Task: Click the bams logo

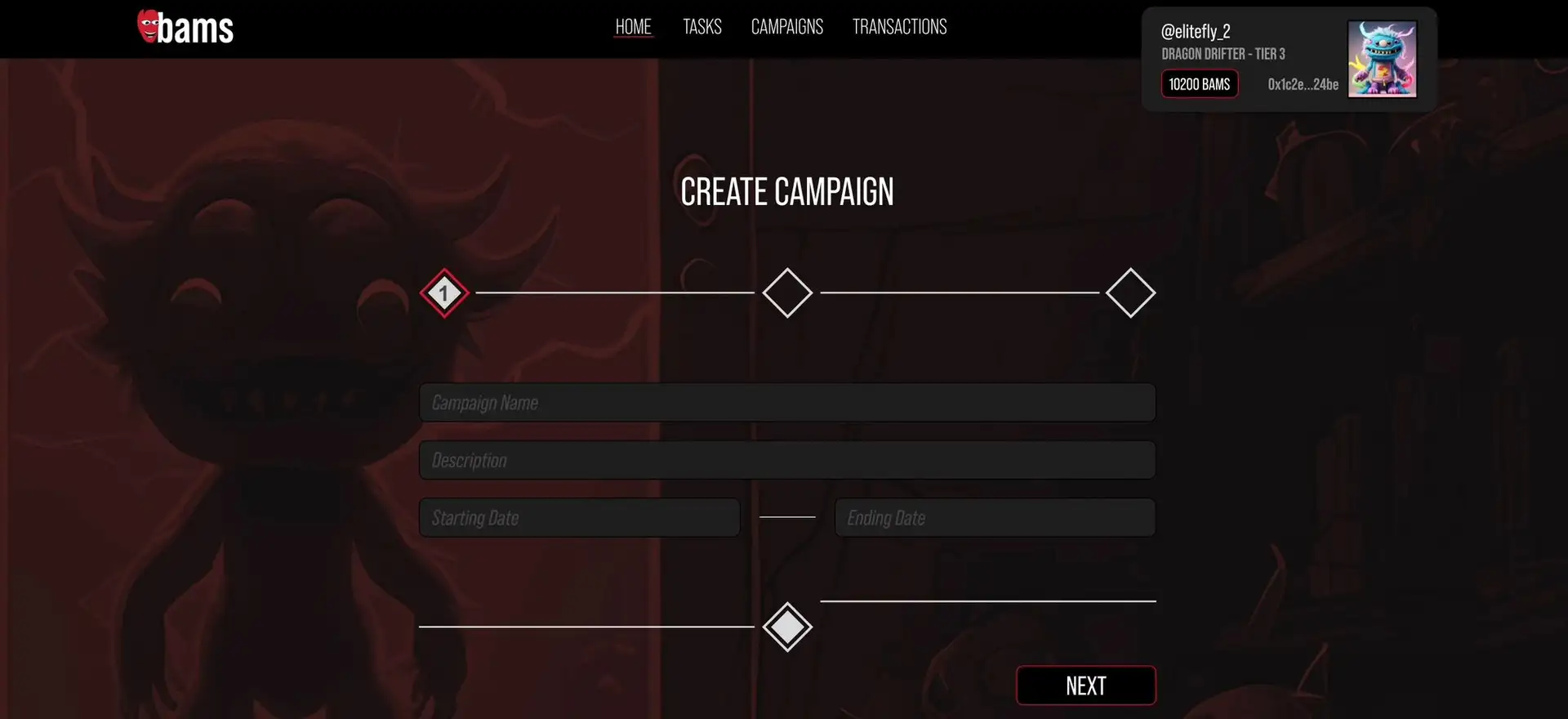Action: pos(185,28)
